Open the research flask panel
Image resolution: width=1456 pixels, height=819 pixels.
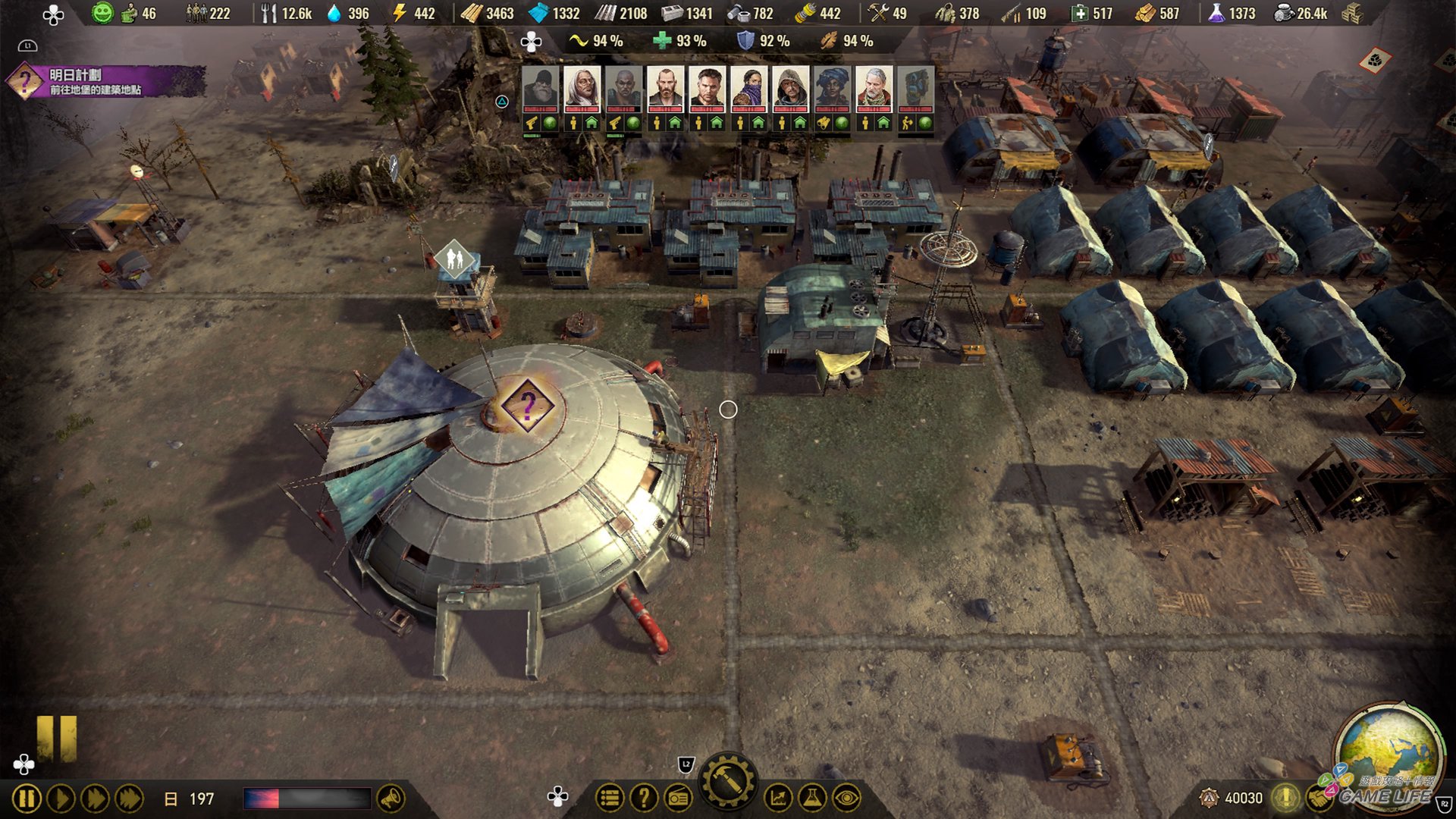coord(811,798)
